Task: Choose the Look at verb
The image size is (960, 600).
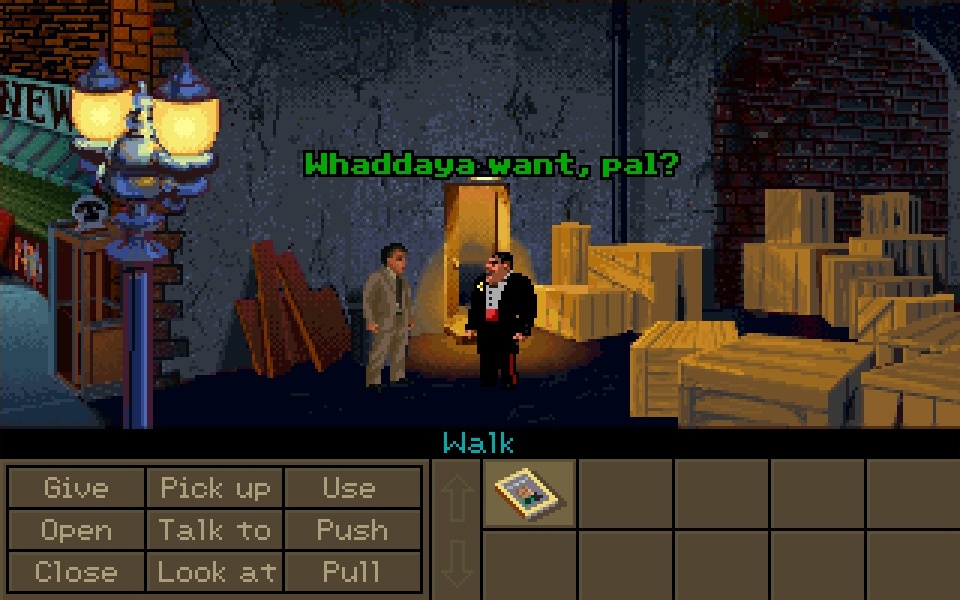Action: tap(215, 572)
